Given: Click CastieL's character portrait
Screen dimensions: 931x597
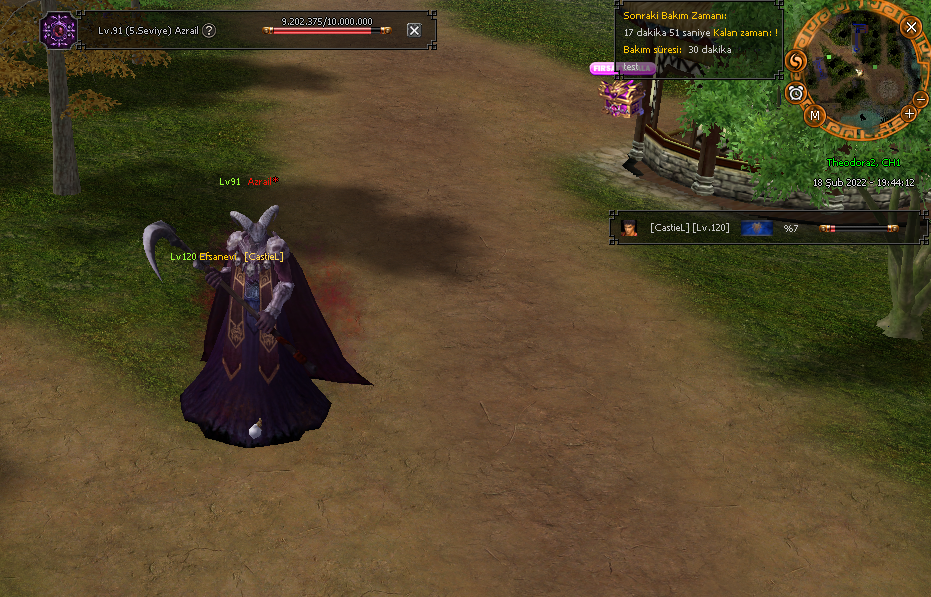Looking at the screenshot, I should 630,228.
